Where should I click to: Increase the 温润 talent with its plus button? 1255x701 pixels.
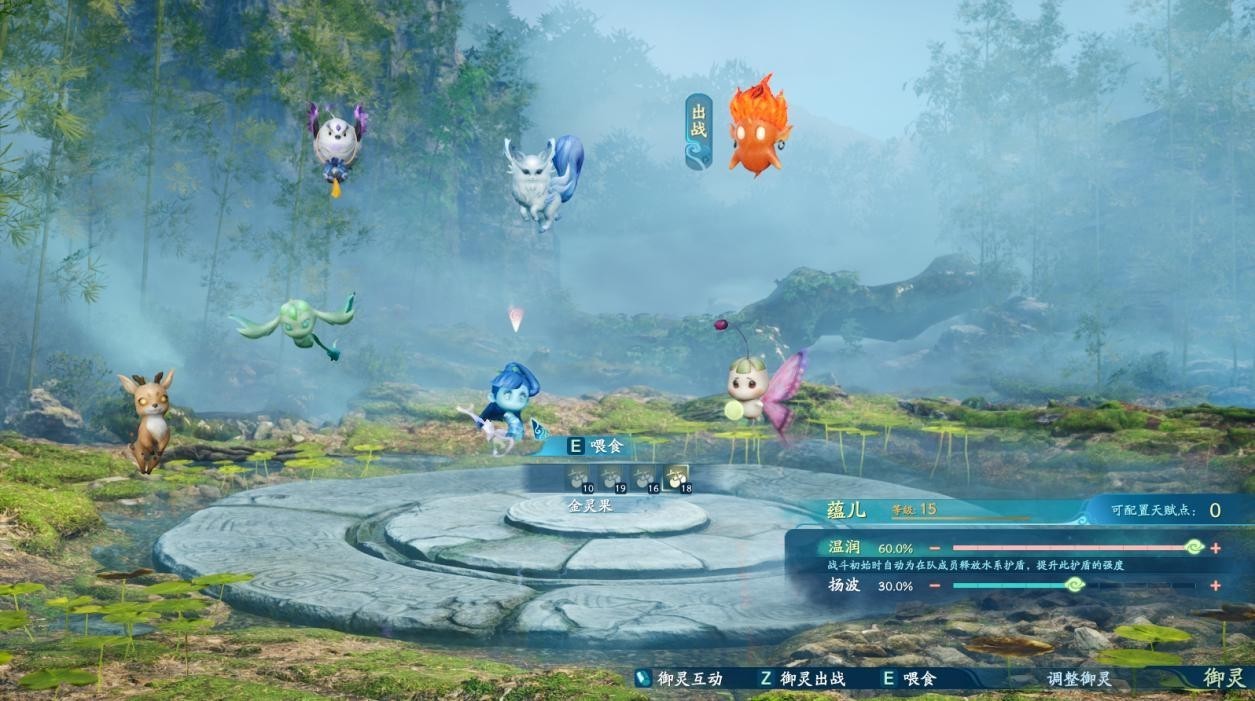click(x=1215, y=548)
